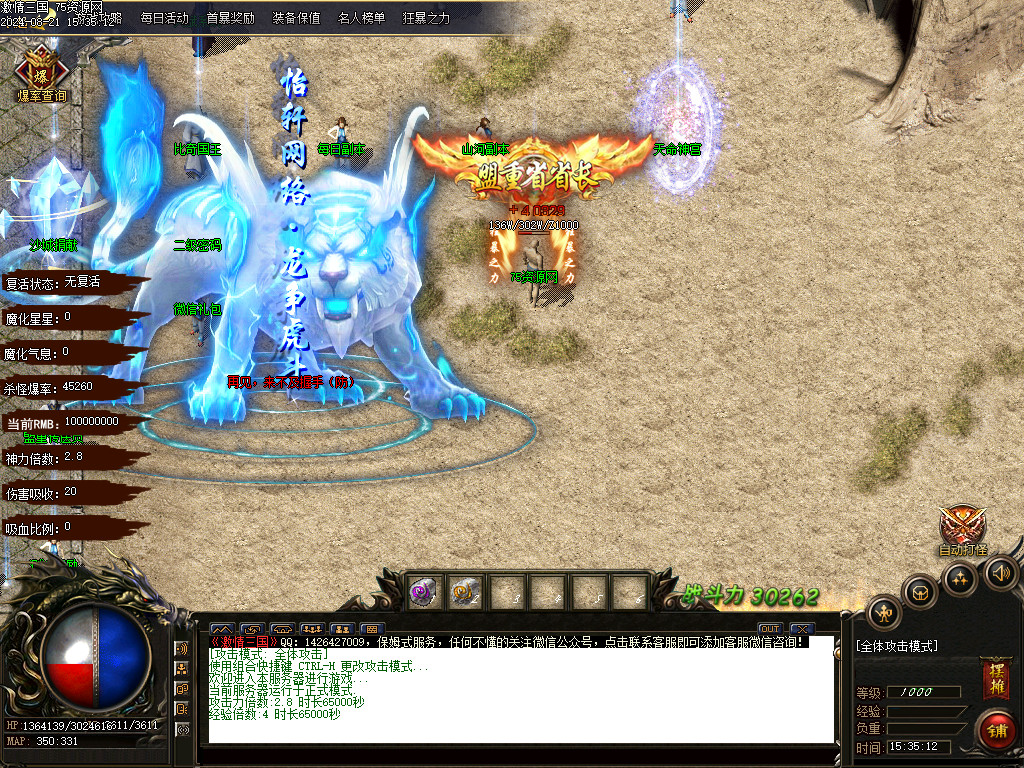This screenshot has height=768, width=1024.
Task: Click the chat message log box
Action: click(x=520, y=690)
